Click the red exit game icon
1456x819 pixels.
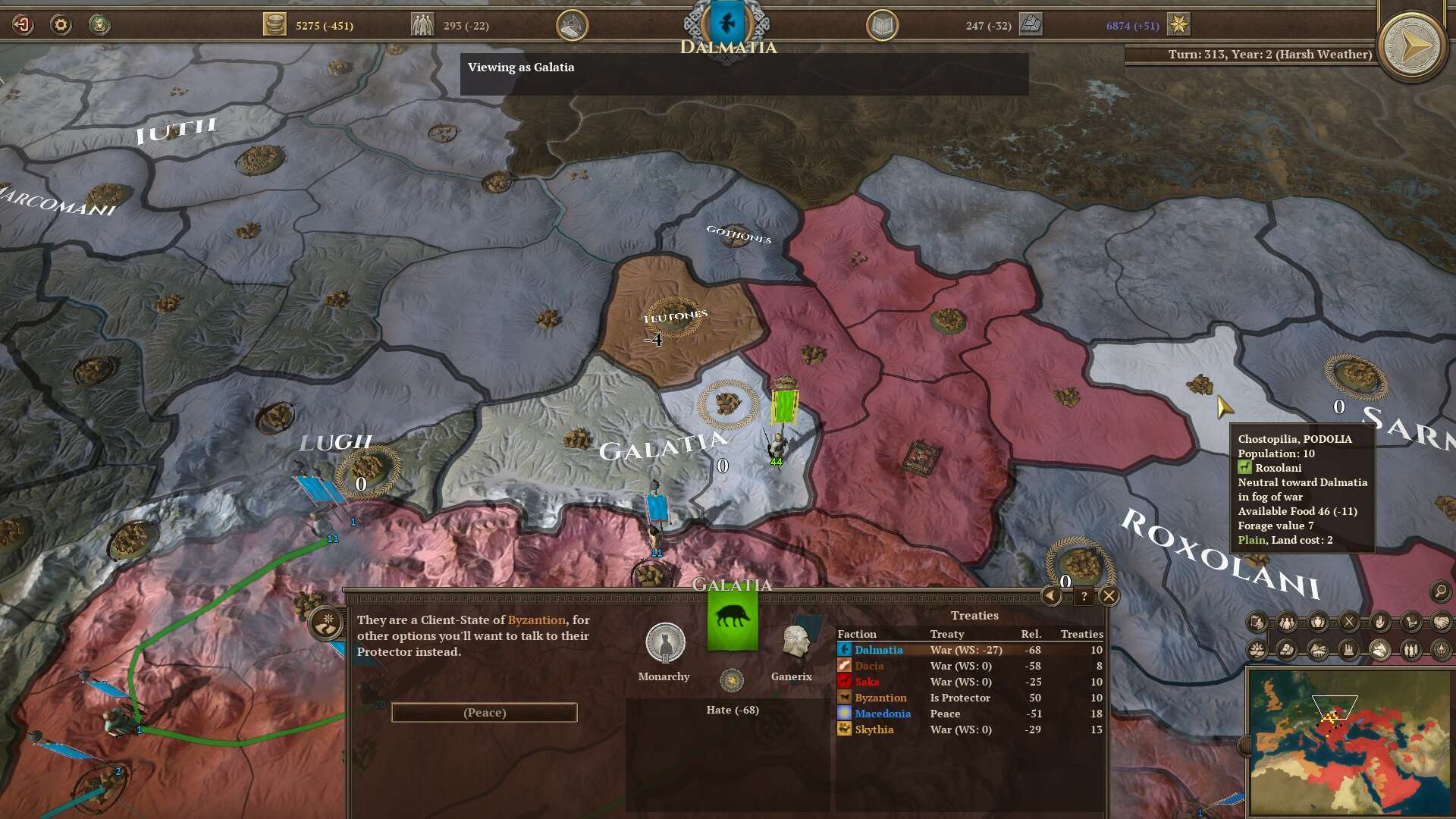pyautogui.click(x=23, y=25)
